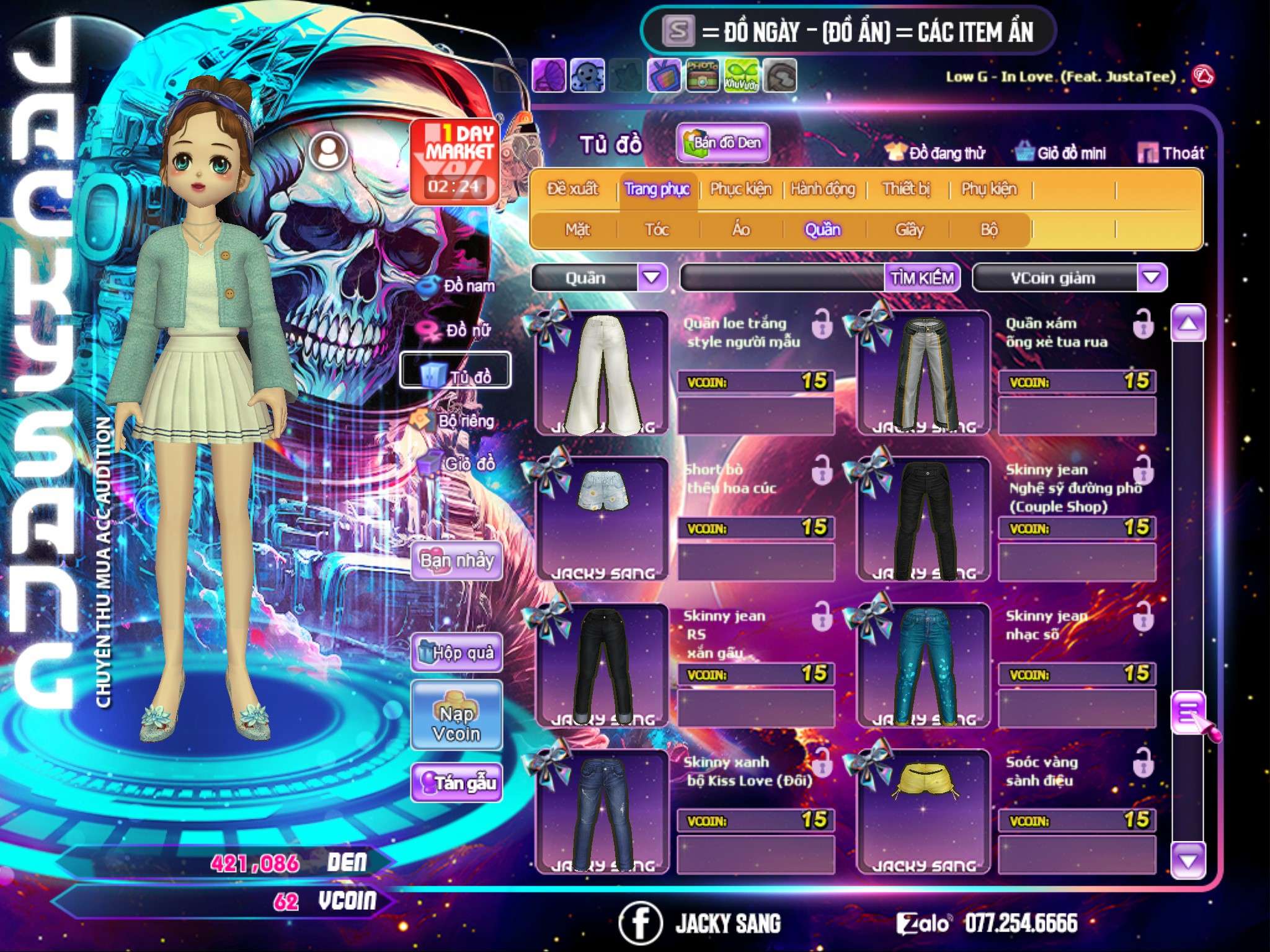Select the Giày subcategory
The image size is (1270, 952).
(909, 230)
